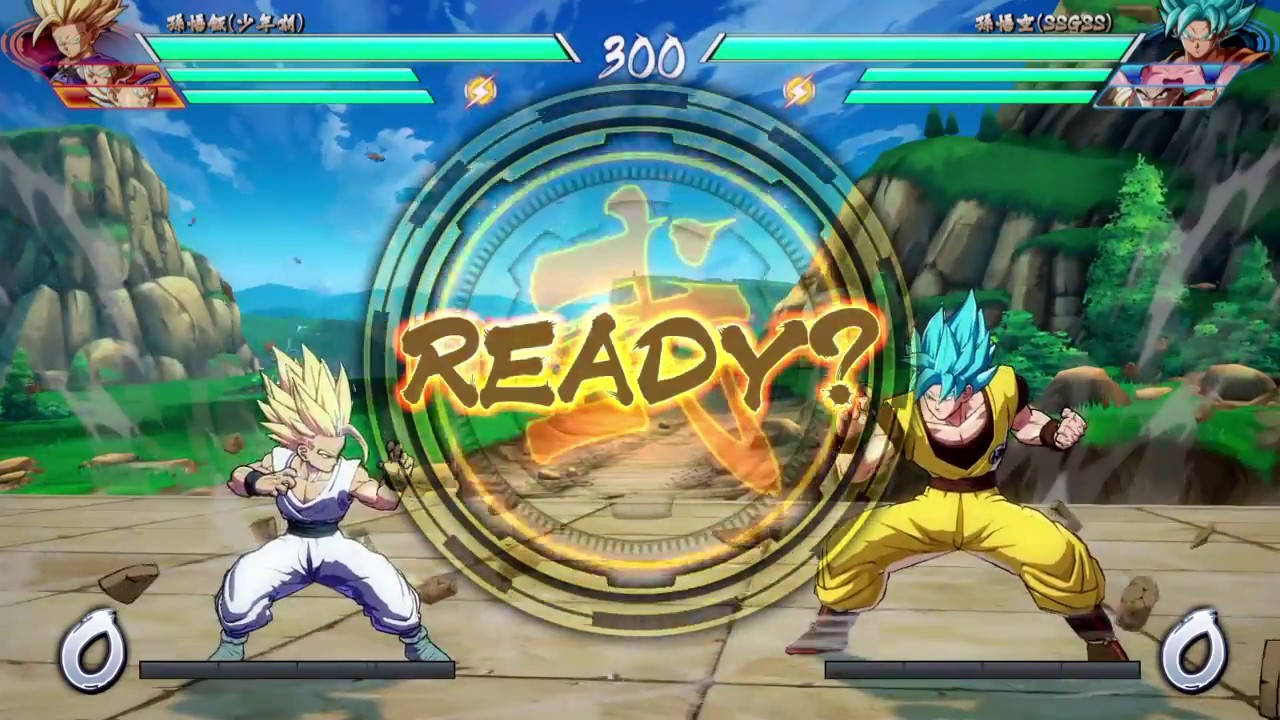The image size is (1280, 720).
Task: Click the right yellow Ki spark icon
Action: 800,91
